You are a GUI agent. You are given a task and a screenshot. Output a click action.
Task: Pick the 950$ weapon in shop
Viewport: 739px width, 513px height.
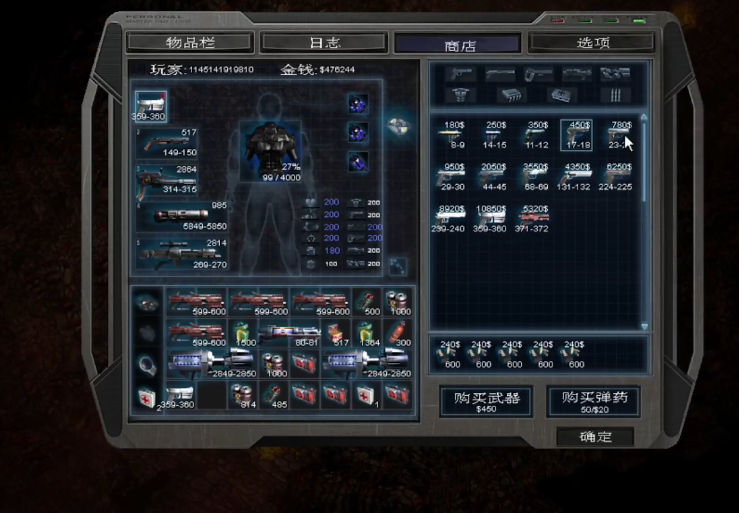pos(454,177)
